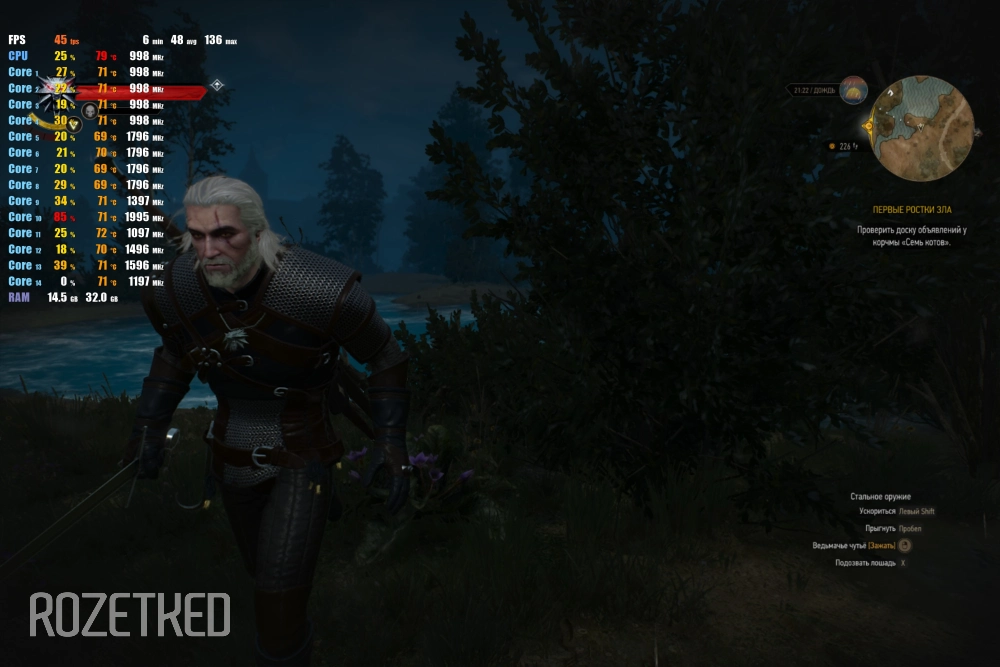Click the diamond buff icon past the health bar
Image resolution: width=1000 pixels, height=667 pixels.
click(x=217, y=86)
